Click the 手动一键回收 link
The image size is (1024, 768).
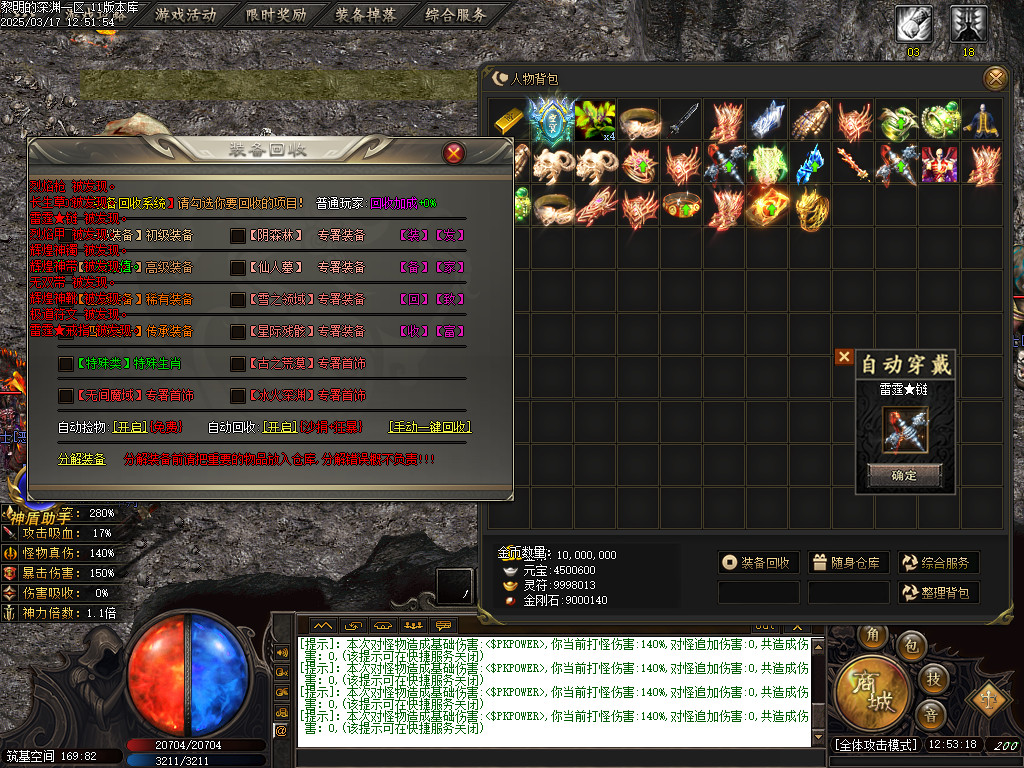429,427
